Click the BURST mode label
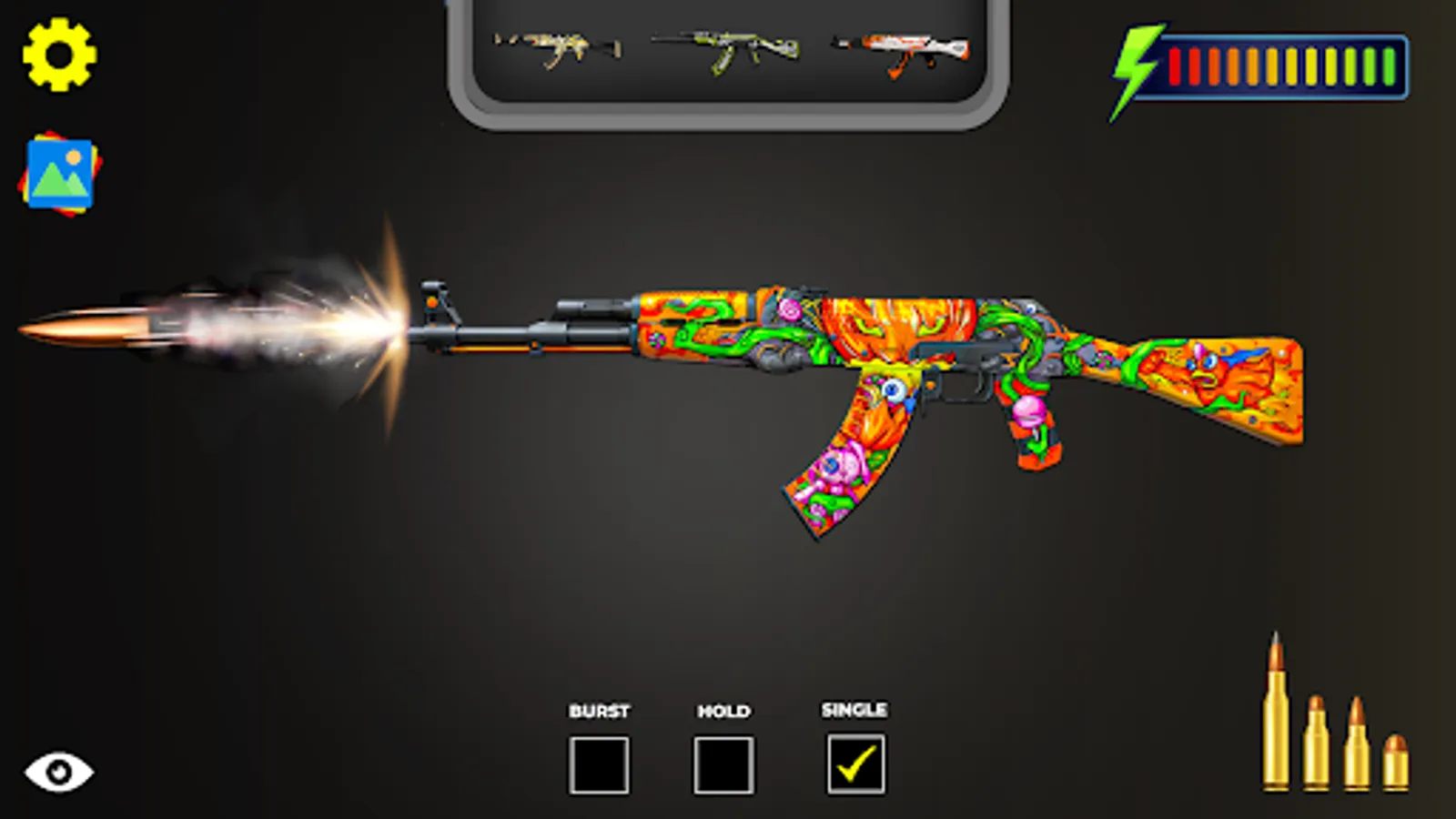1456x819 pixels. pos(599,711)
